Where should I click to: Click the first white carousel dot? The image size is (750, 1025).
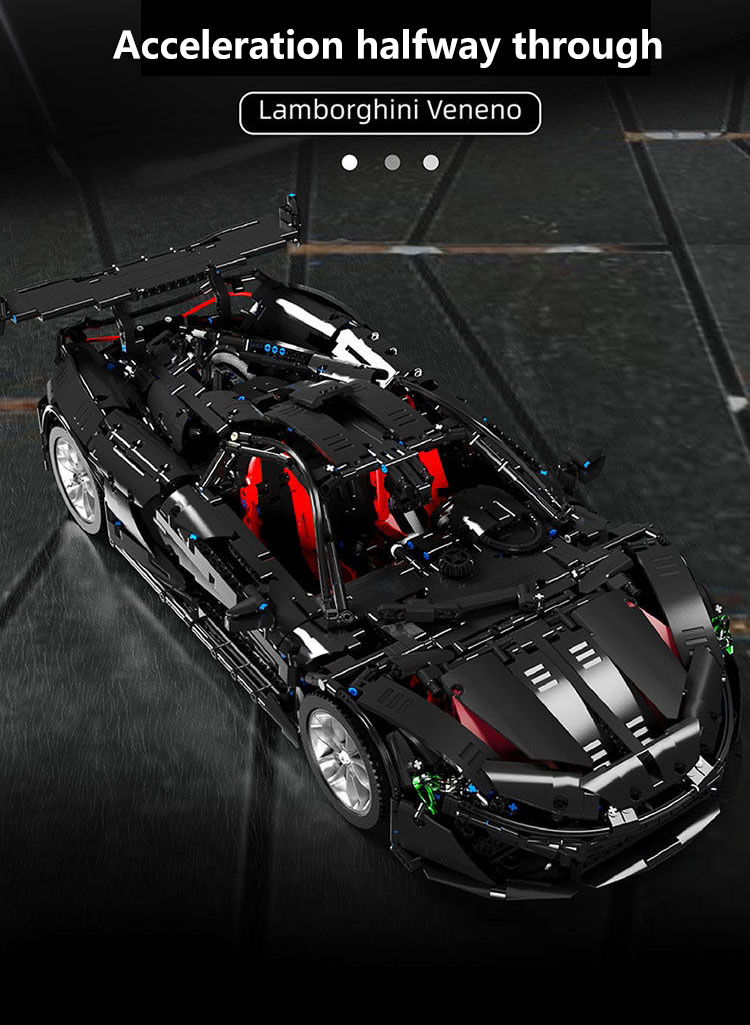349,162
